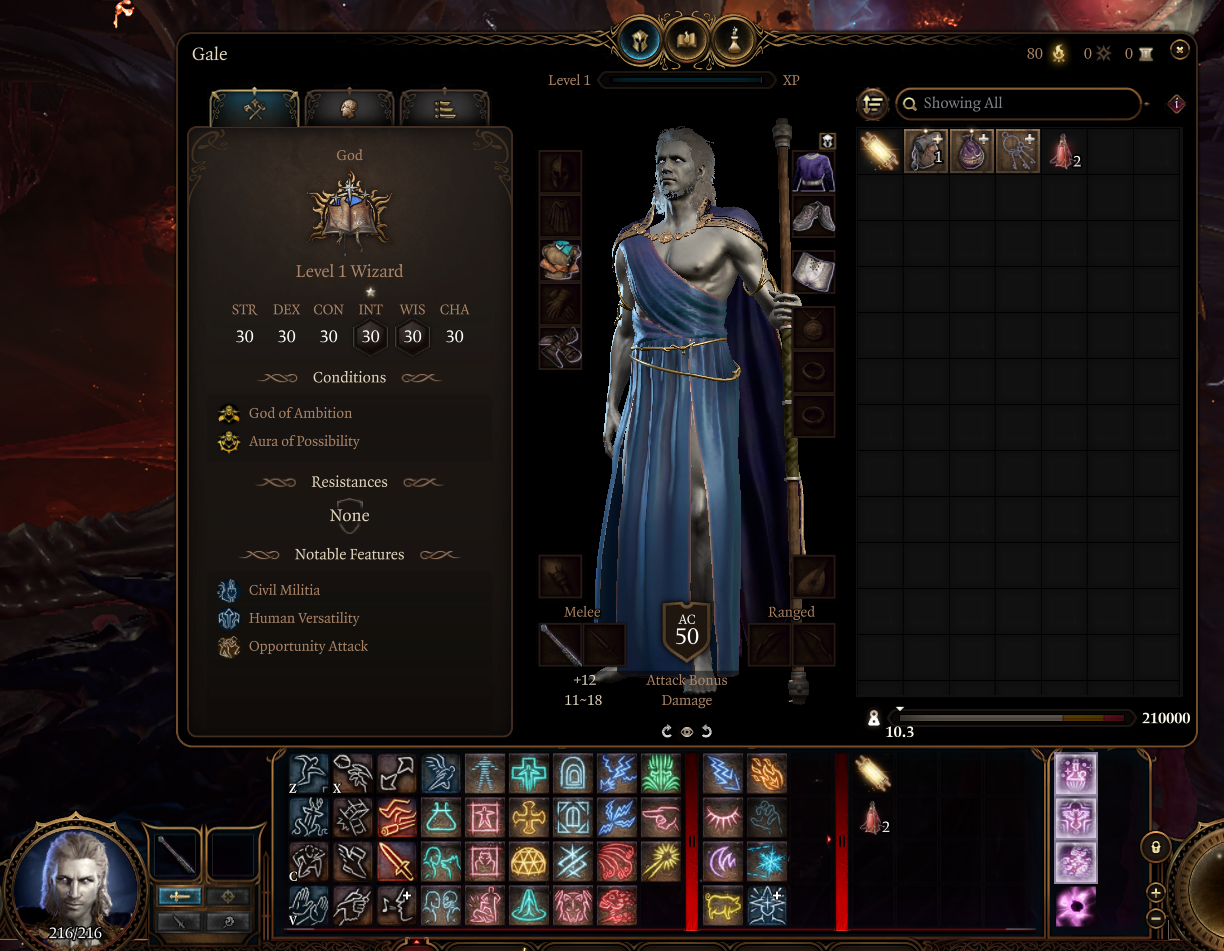1224x951 pixels.
Task: View the God of Ambition condition
Action: 300,413
